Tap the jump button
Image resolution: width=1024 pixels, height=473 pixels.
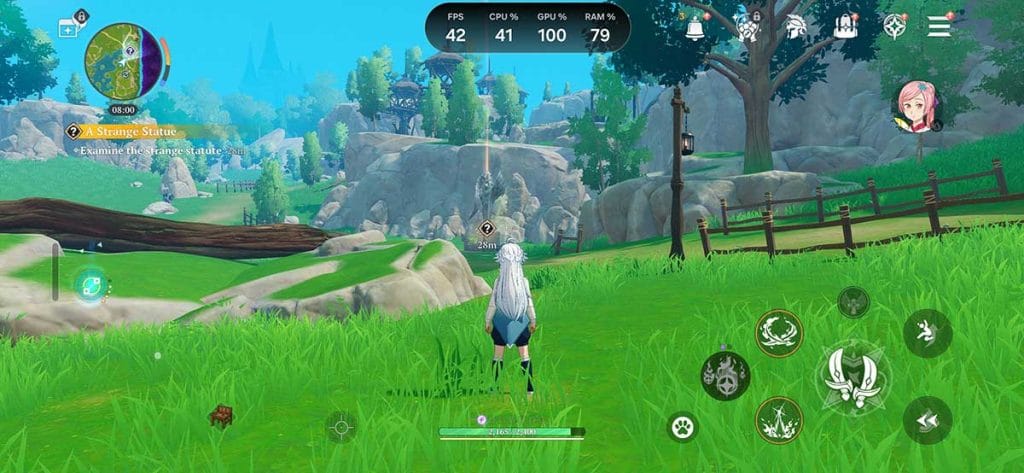[x=927, y=333]
